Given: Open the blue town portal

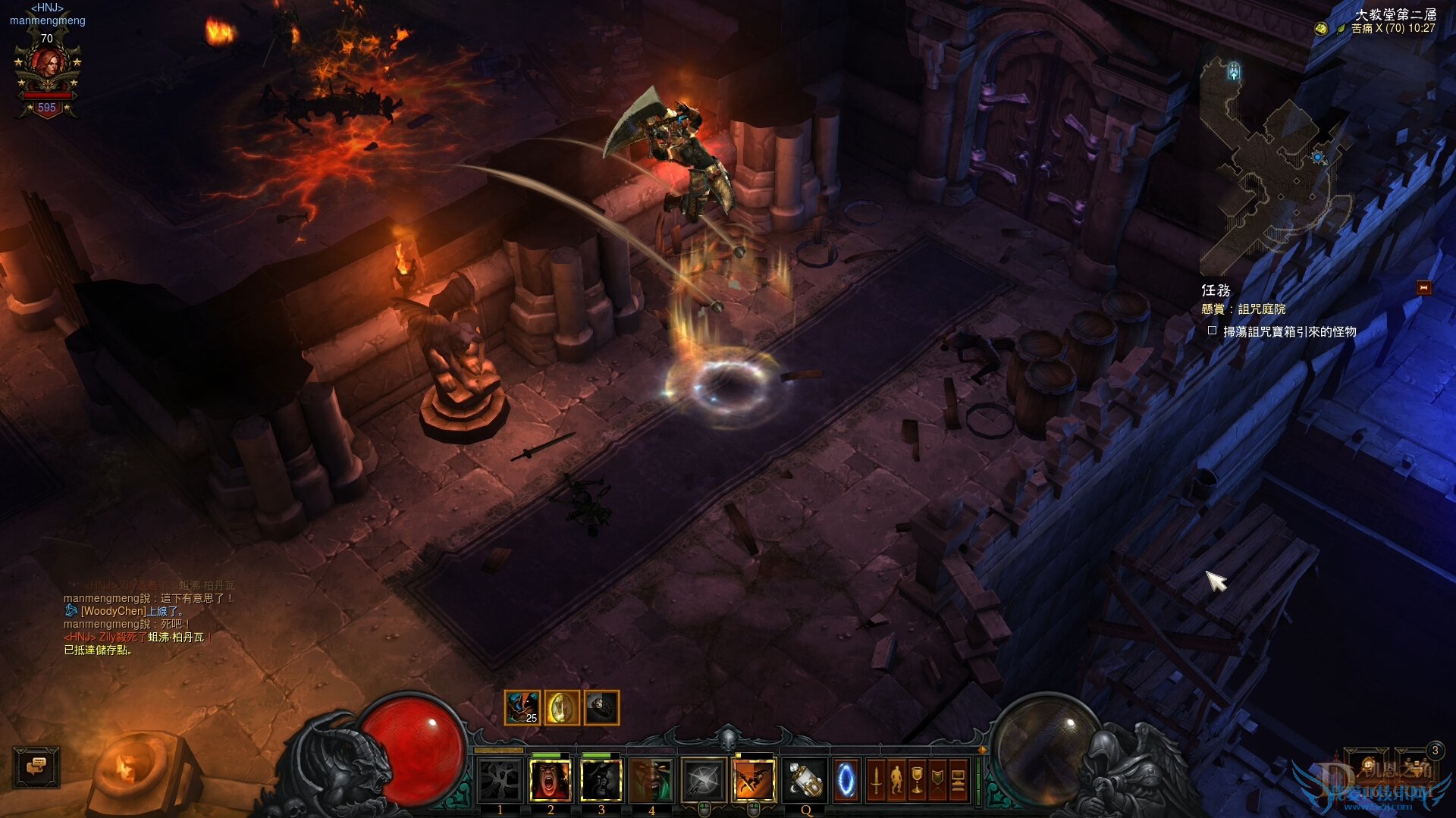Looking at the screenshot, I should 846,780.
